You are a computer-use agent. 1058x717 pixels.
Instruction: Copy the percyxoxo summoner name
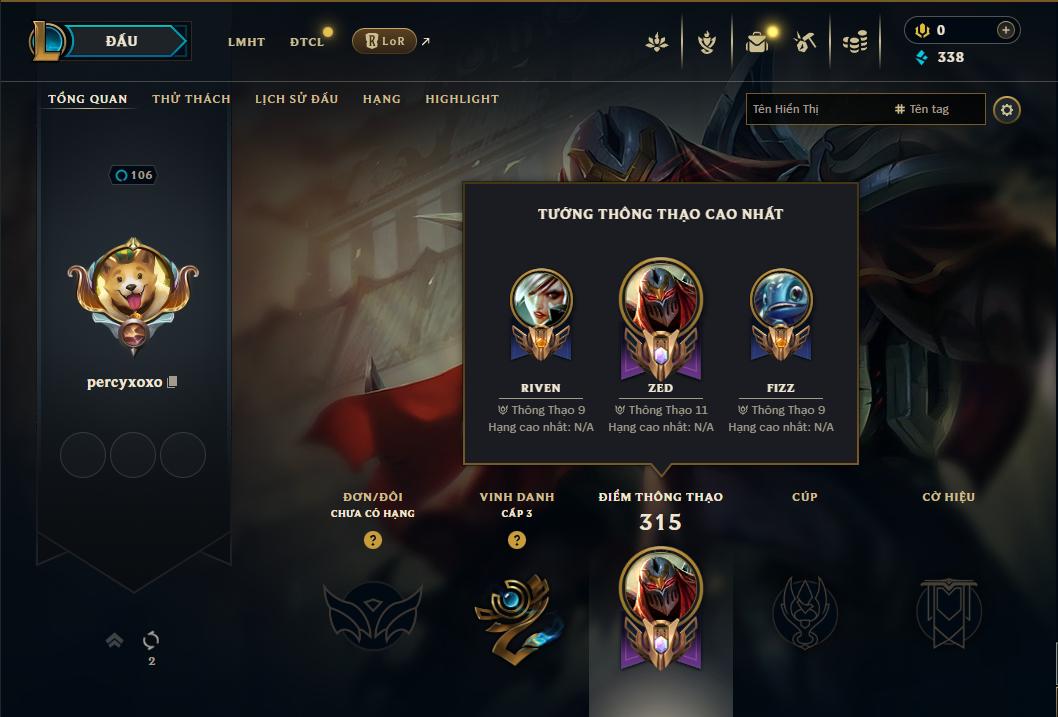(172, 382)
